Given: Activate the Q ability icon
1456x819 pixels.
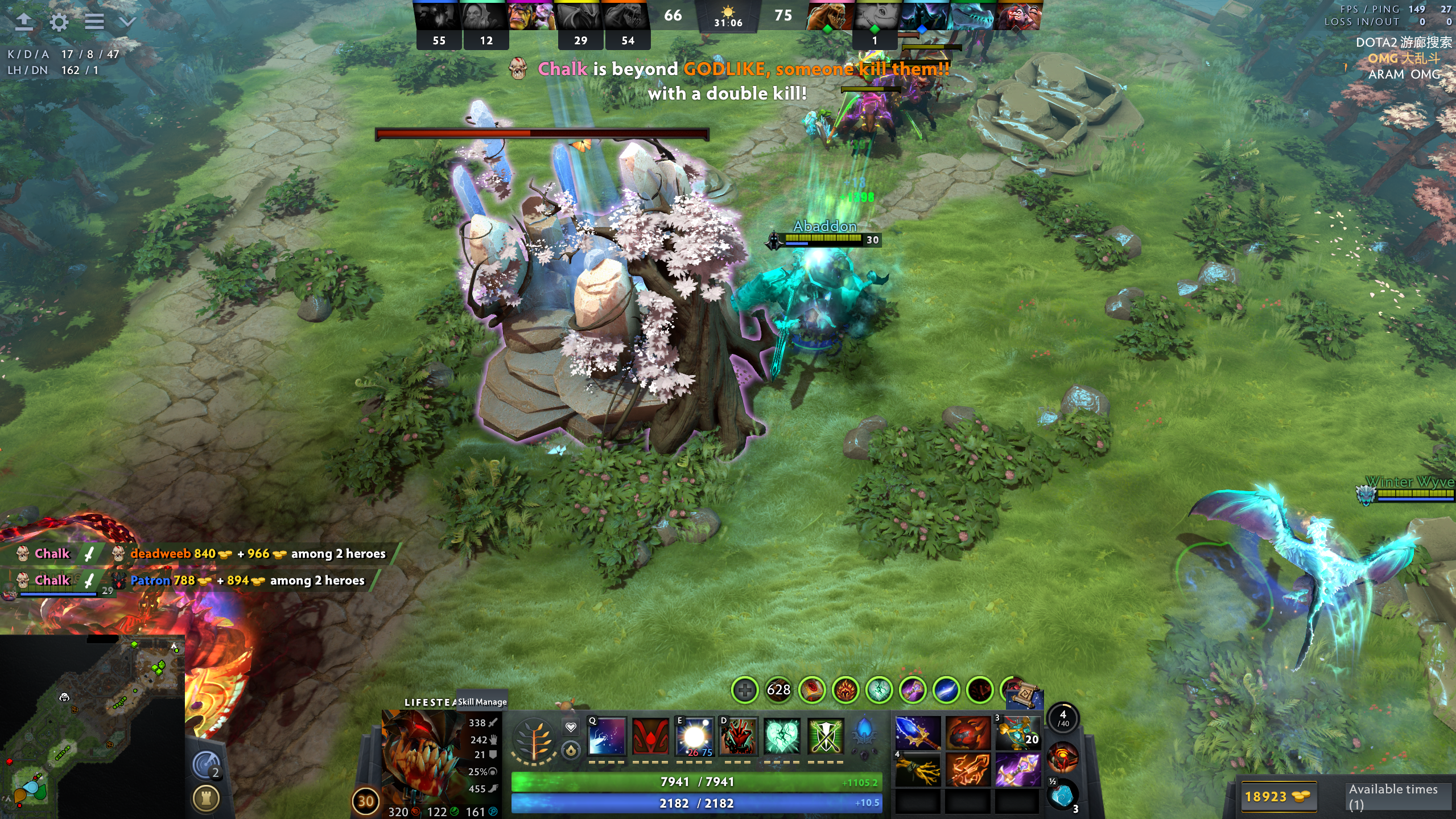Looking at the screenshot, I should [x=607, y=736].
